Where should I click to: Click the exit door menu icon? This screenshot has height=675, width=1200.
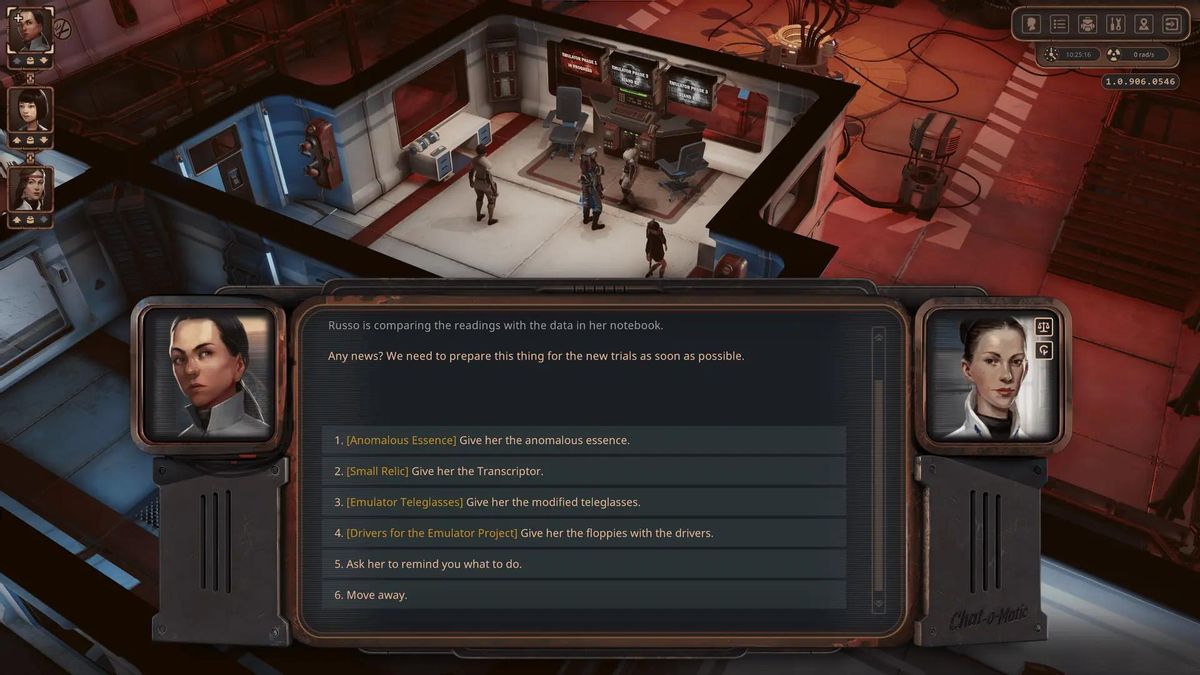coord(1172,24)
